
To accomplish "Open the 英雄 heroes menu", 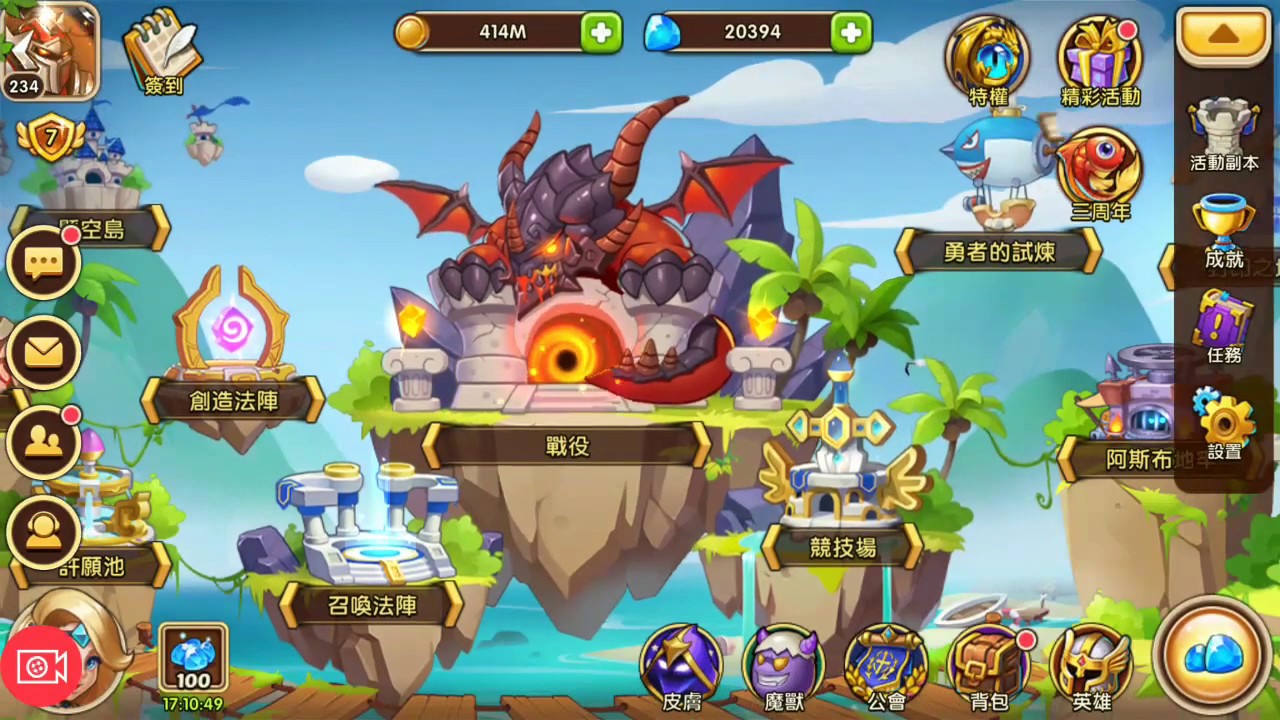I will click(x=1090, y=667).
